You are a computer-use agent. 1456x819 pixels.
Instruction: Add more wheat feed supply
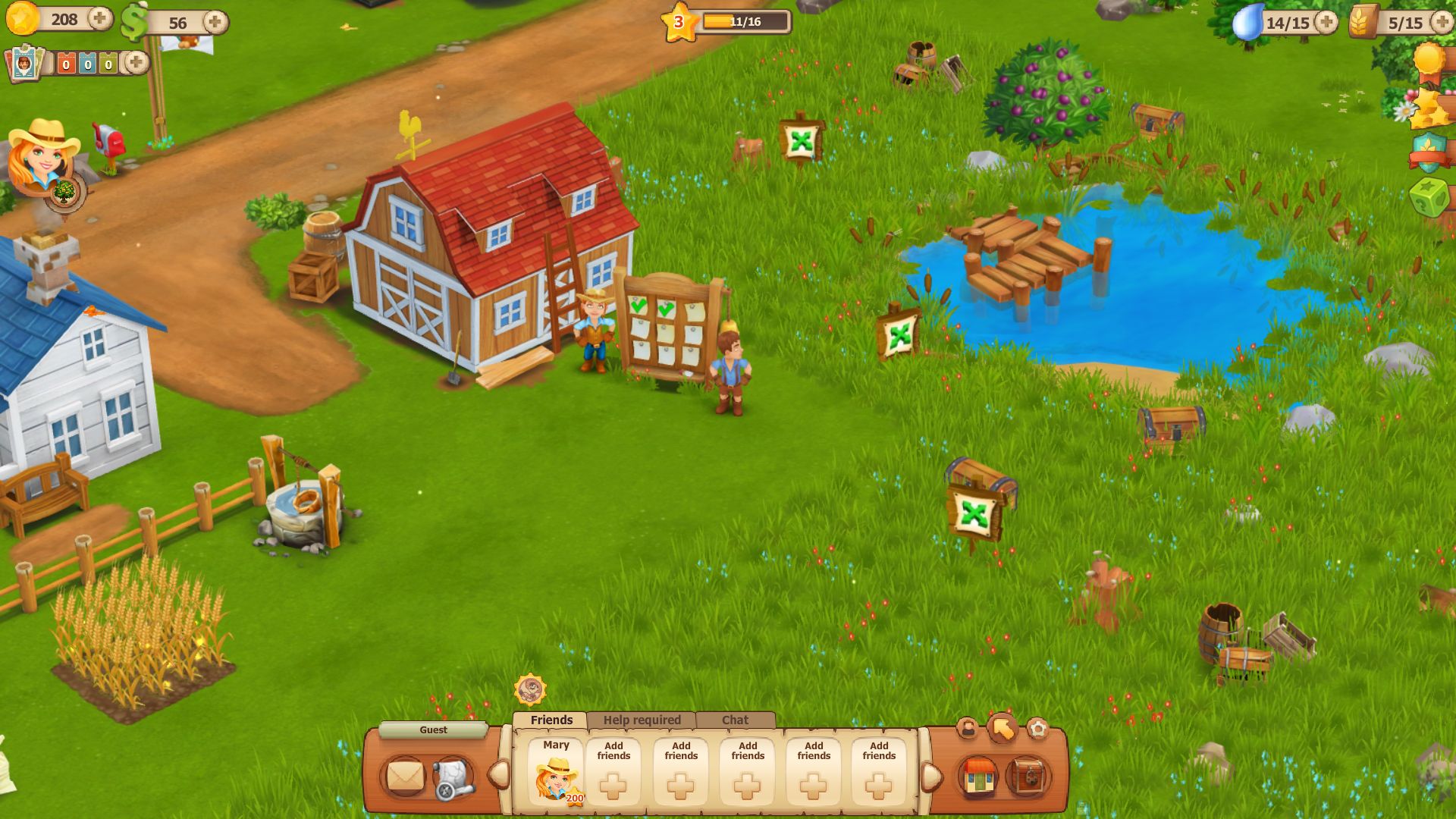click(1442, 22)
